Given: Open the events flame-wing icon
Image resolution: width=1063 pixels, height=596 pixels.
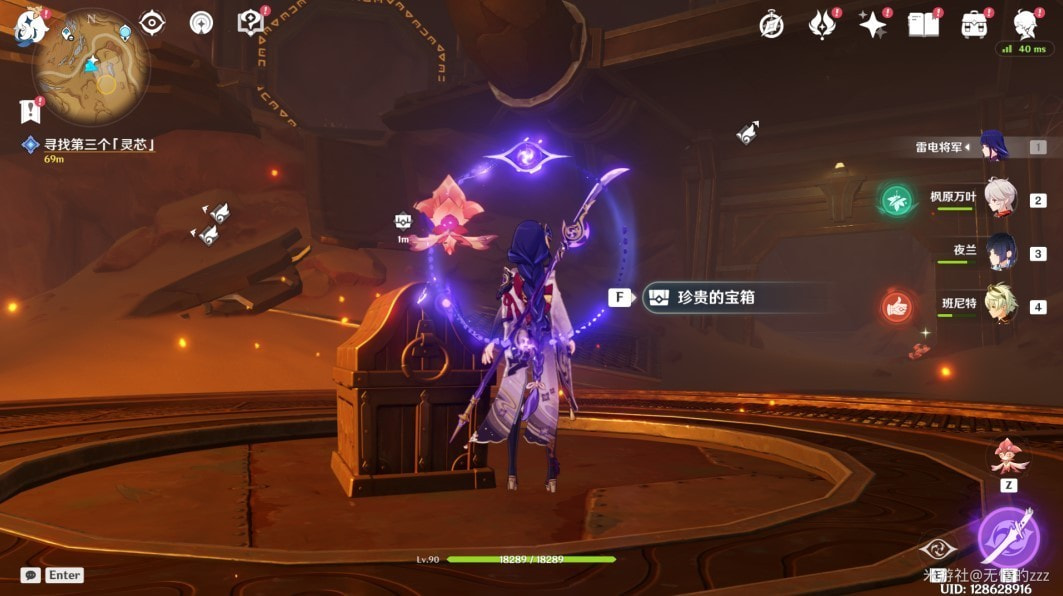Looking at the screenshot, I should pyautogui.click(x=822, y=24).
